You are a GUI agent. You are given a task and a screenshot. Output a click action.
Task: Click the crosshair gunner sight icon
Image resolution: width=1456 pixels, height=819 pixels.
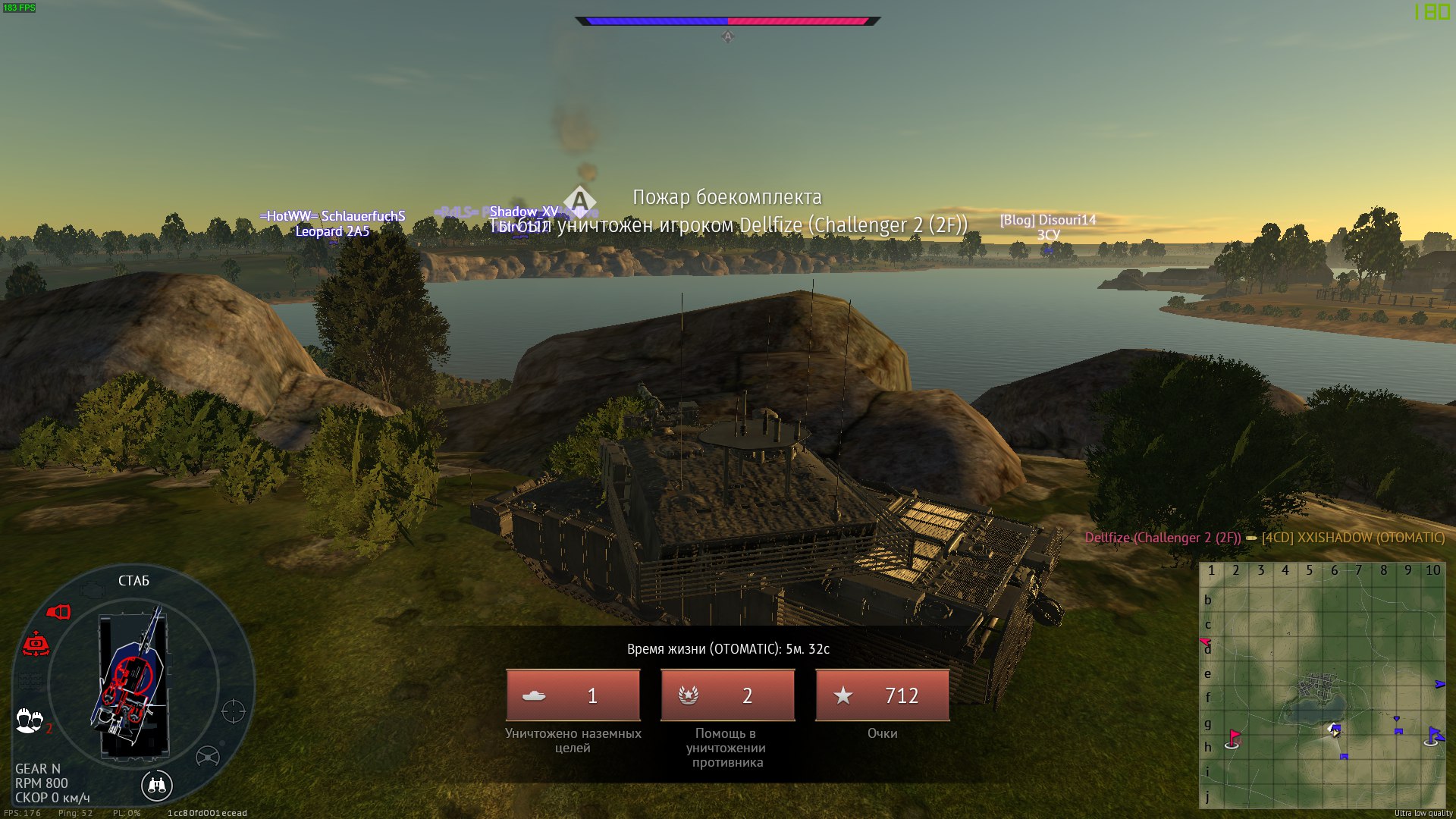point(234,711)
